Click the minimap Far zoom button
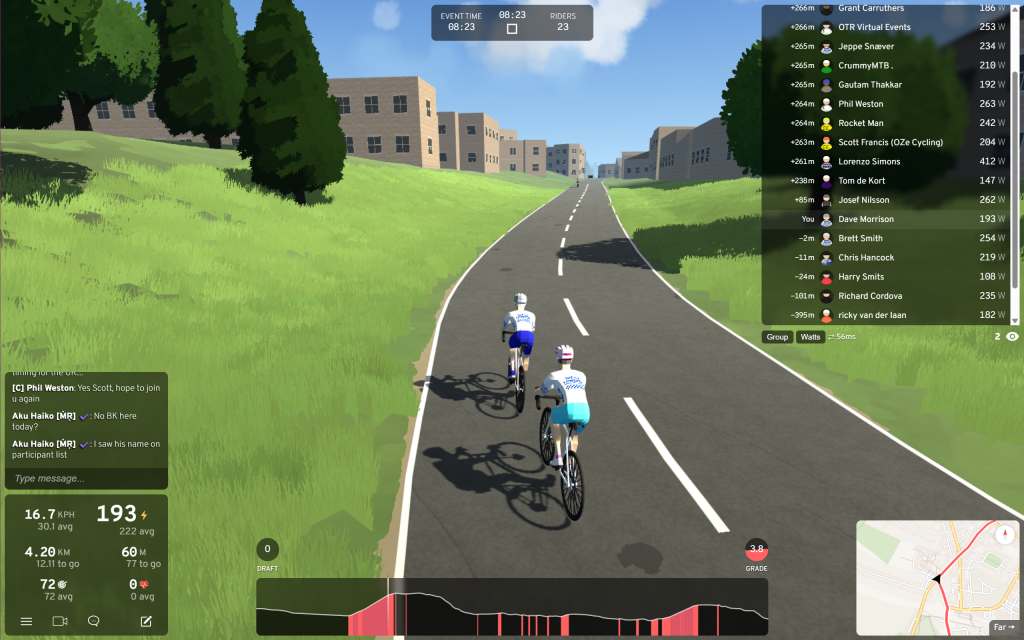This screenshot has height=640, width=1024. [1002, 627]
